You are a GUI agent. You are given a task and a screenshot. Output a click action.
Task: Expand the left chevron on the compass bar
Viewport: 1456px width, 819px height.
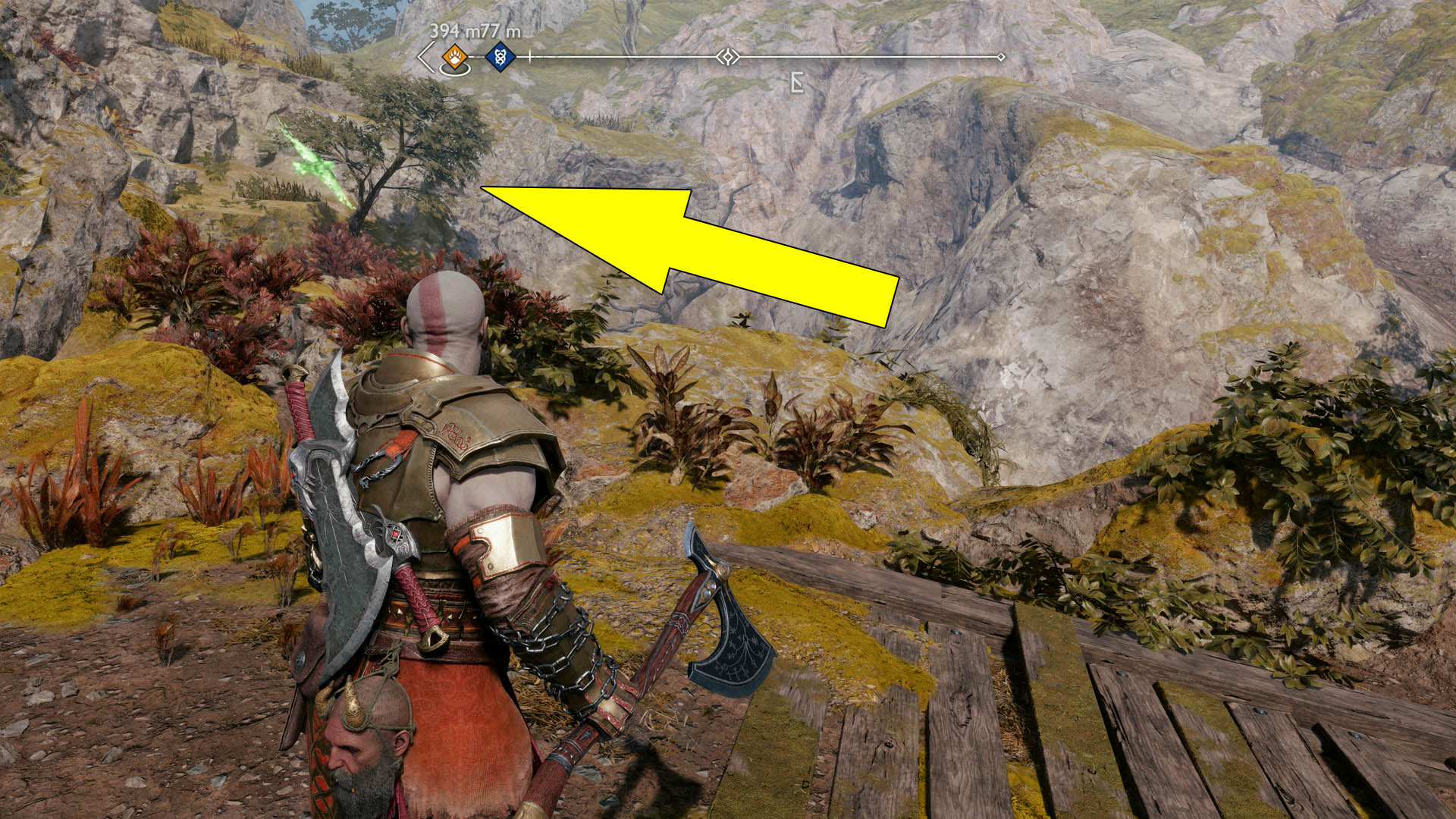[422, 55]
